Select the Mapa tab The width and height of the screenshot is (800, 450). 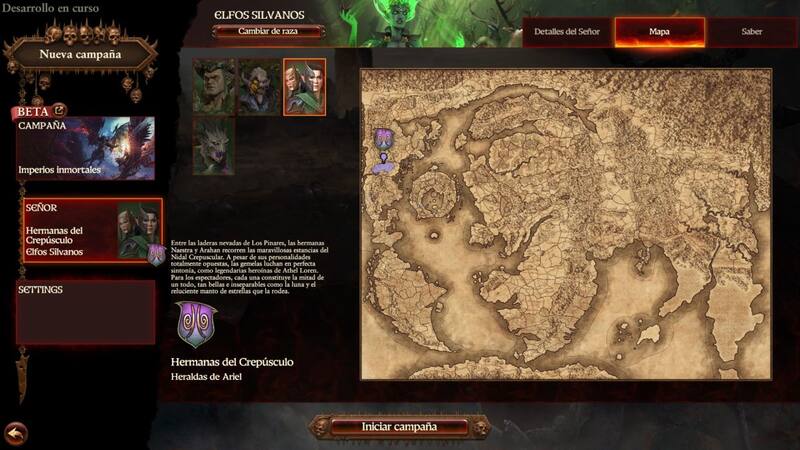click(659, 31)
